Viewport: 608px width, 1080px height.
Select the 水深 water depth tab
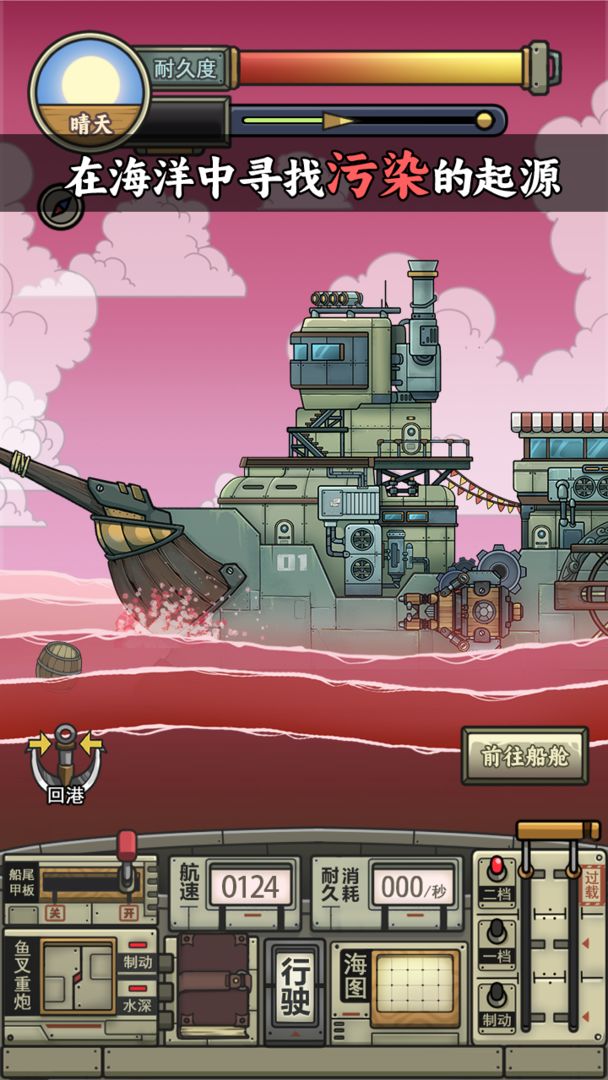coord(137,1004)
